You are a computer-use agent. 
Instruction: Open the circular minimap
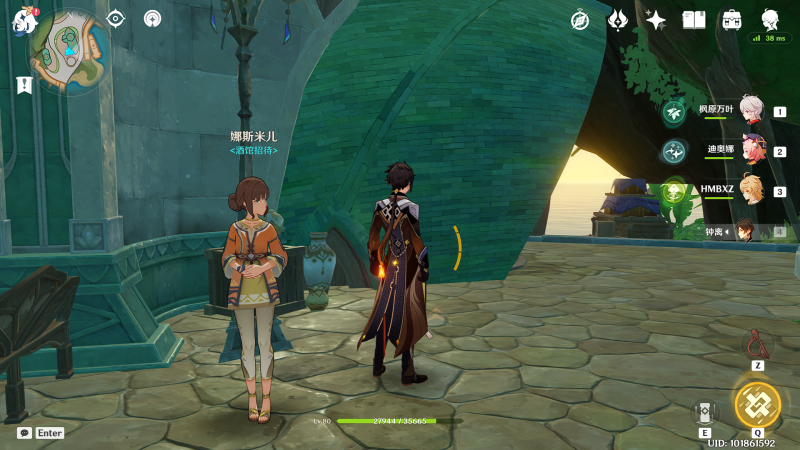[x=69, y=46]
